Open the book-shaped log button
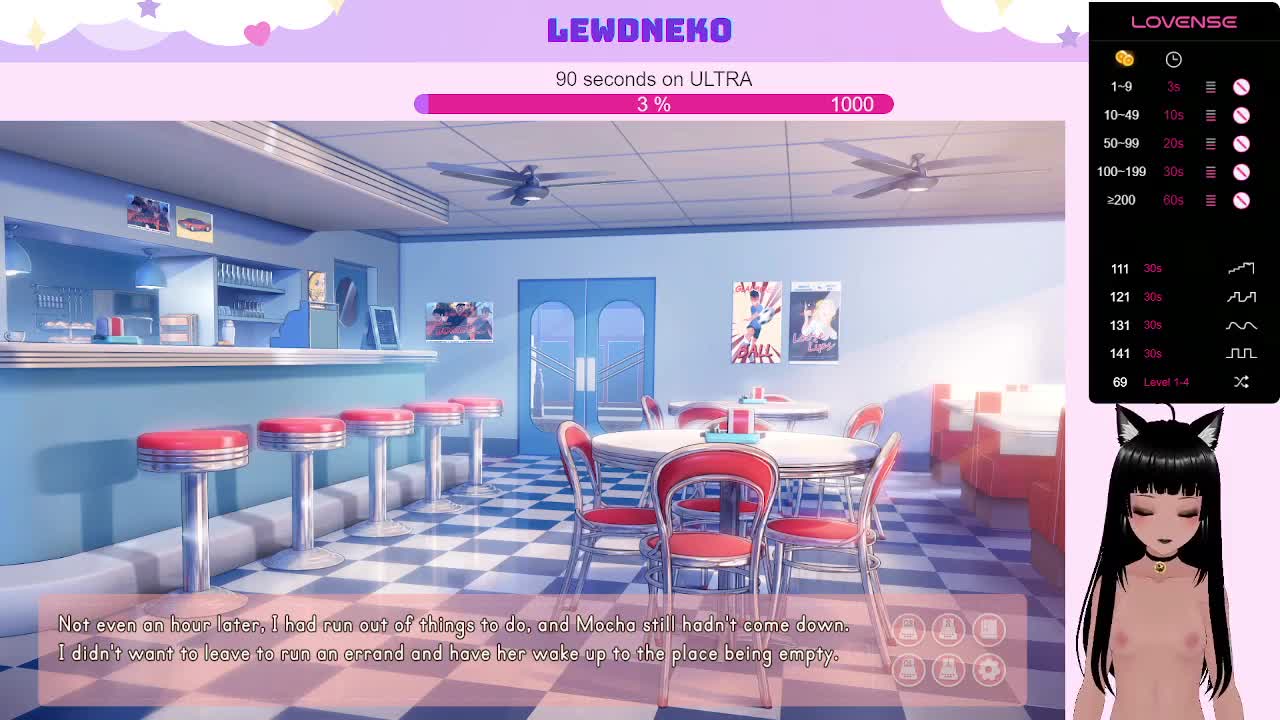1280x720 pixels. coord(989,629)
